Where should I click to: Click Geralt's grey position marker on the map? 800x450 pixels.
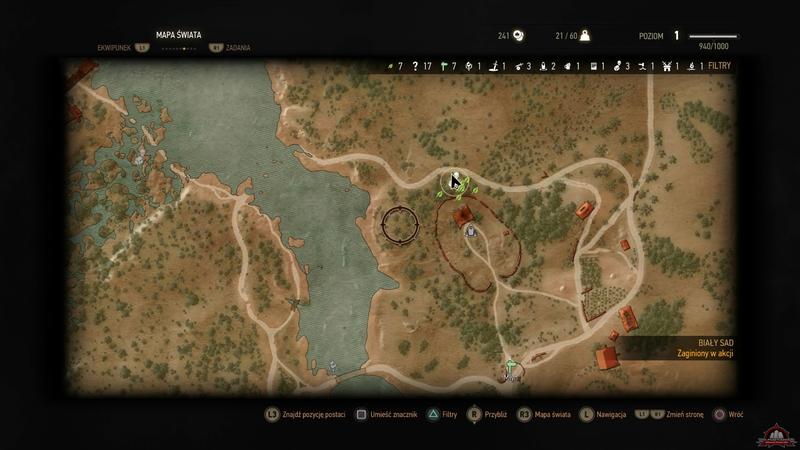tap(470, 231)
